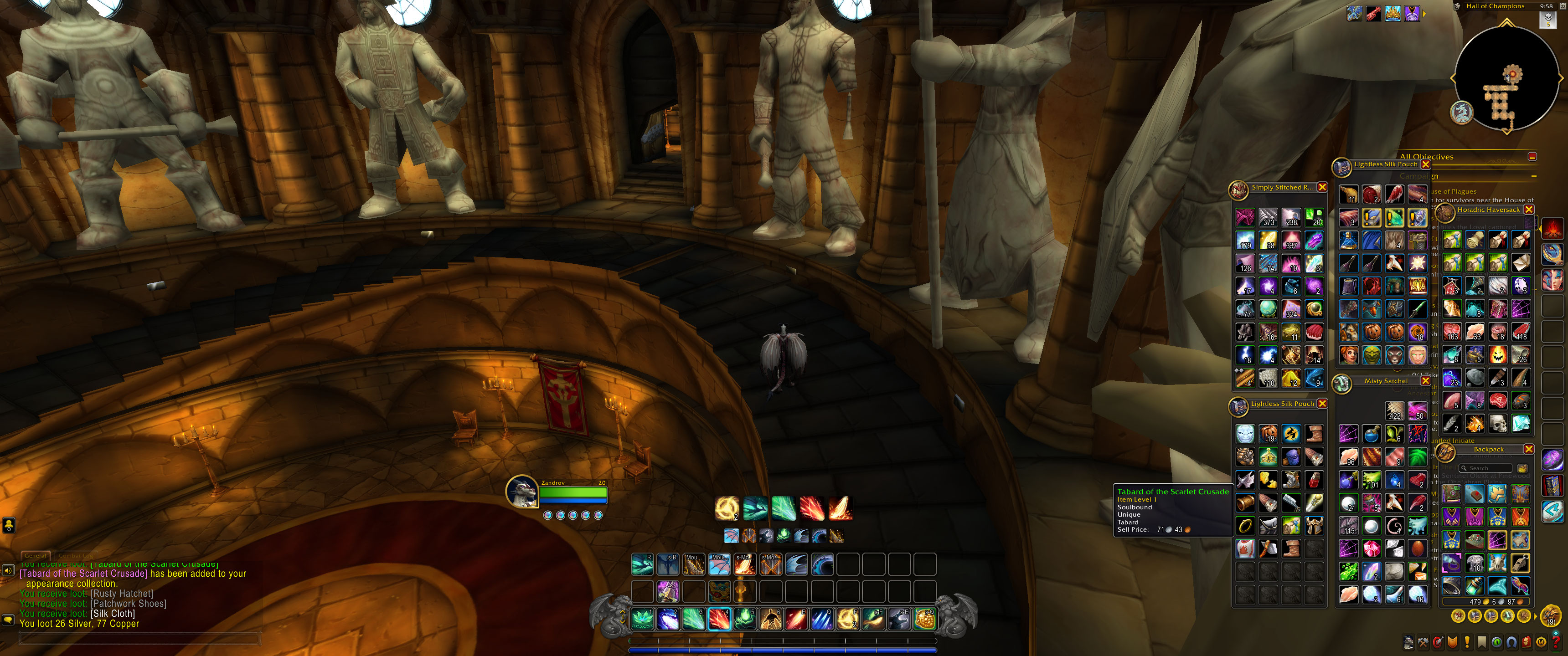Close the Backpack bag window
The width and height of the screenshot is (1568, 656).
(x=1528, y=449)
